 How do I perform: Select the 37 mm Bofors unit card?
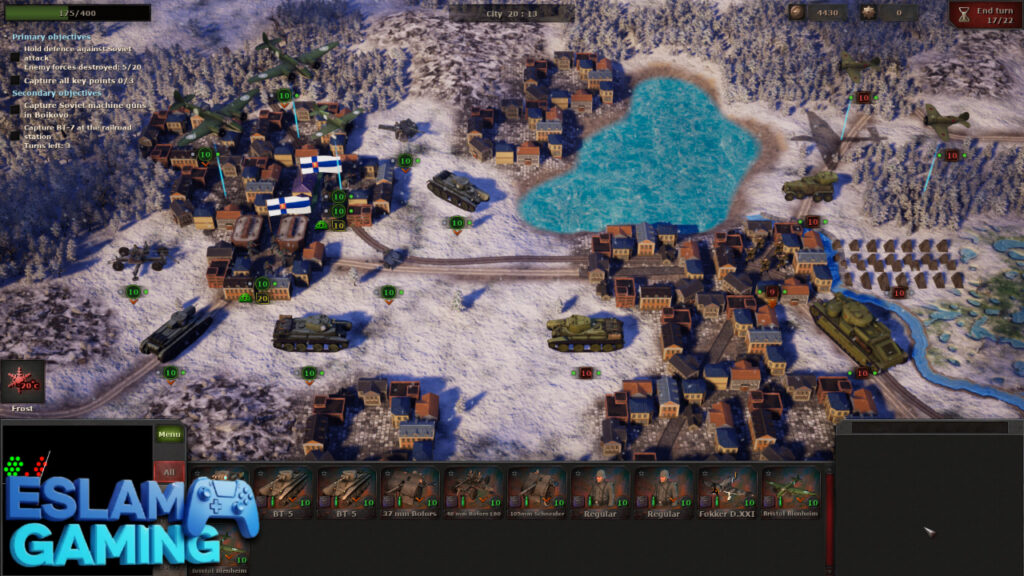click(x=410, y=493)
